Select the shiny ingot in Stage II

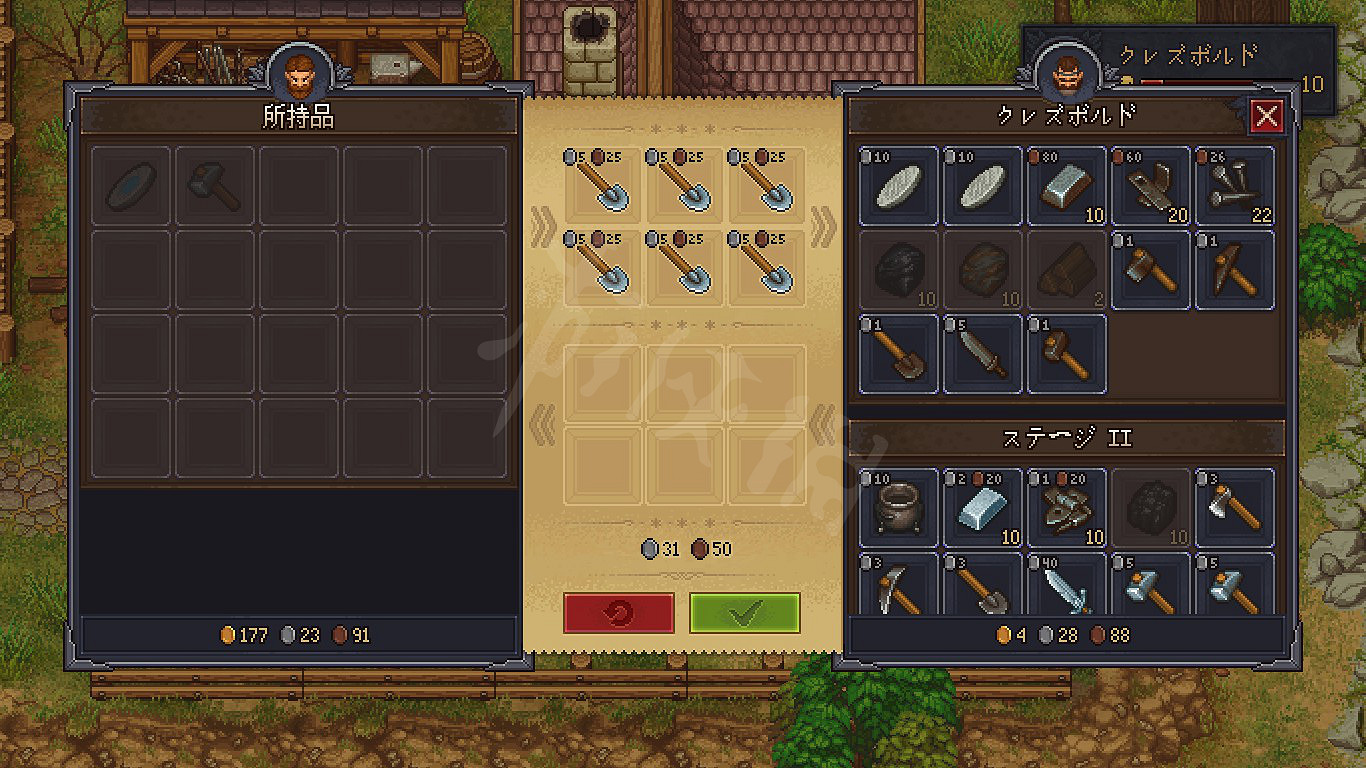(x=983, y=509)
